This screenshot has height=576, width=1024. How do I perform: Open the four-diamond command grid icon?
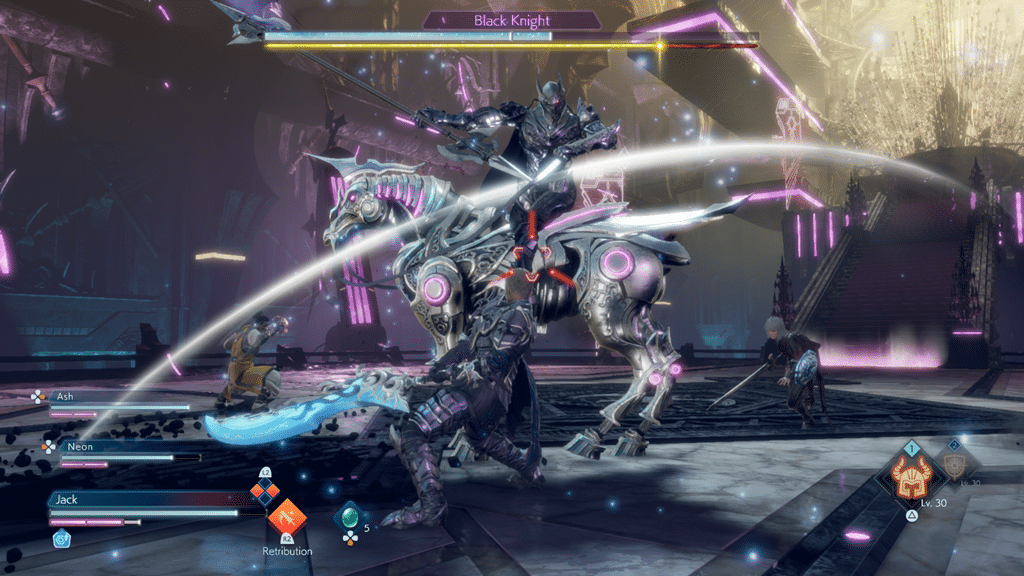(x=264, y=490)
